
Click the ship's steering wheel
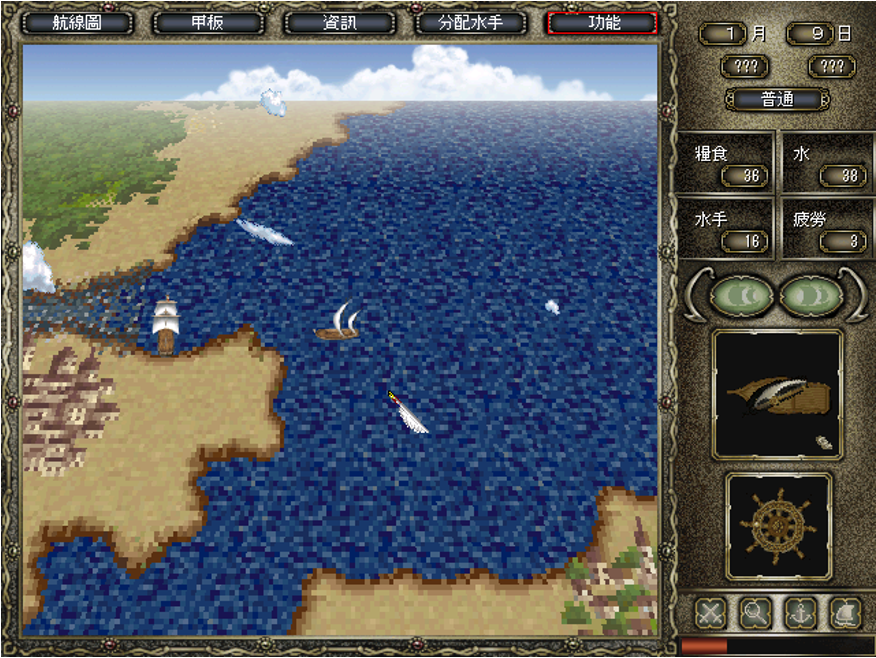[x=777, y=525]
